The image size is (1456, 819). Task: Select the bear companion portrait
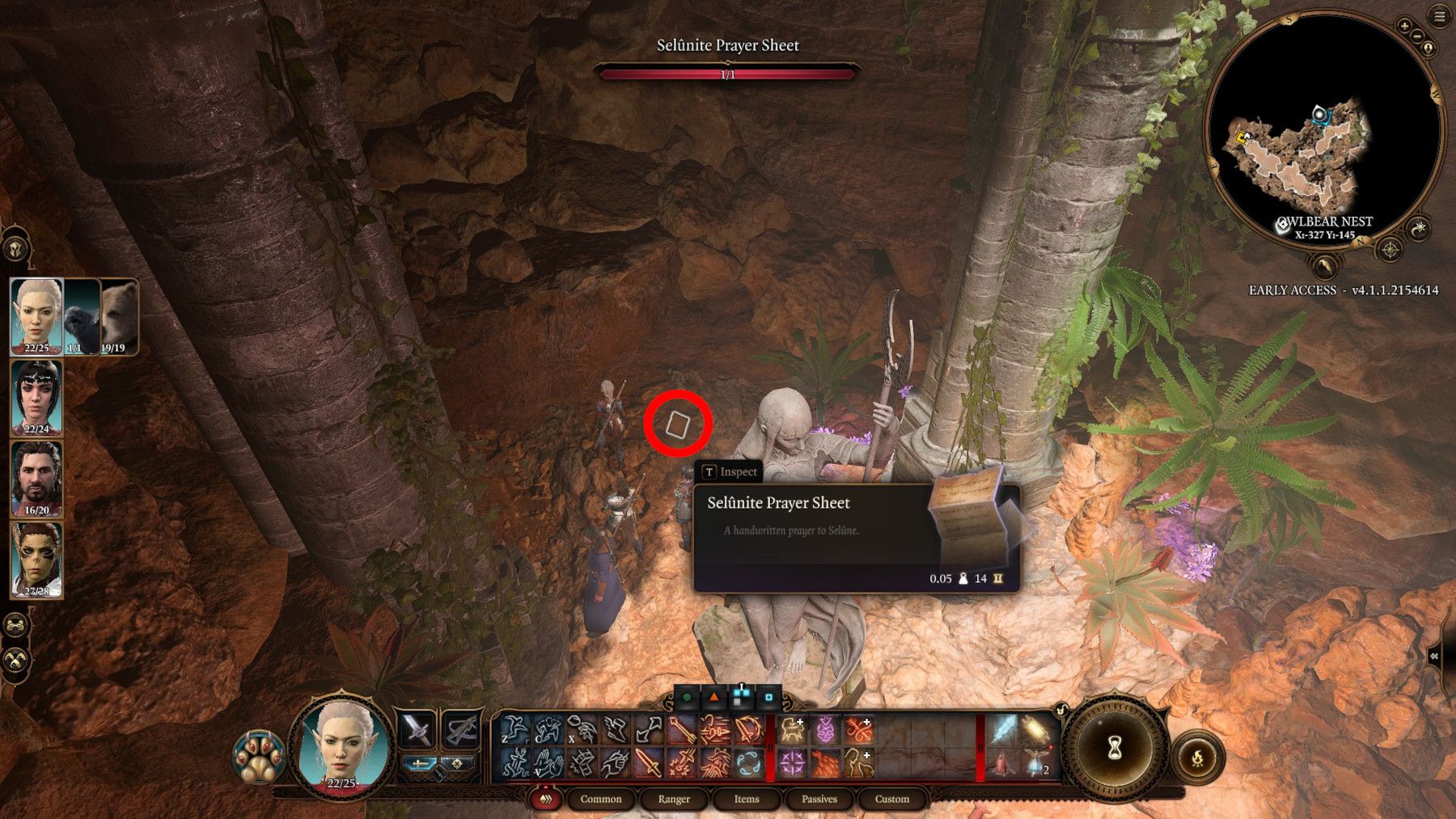click(119, 316)
